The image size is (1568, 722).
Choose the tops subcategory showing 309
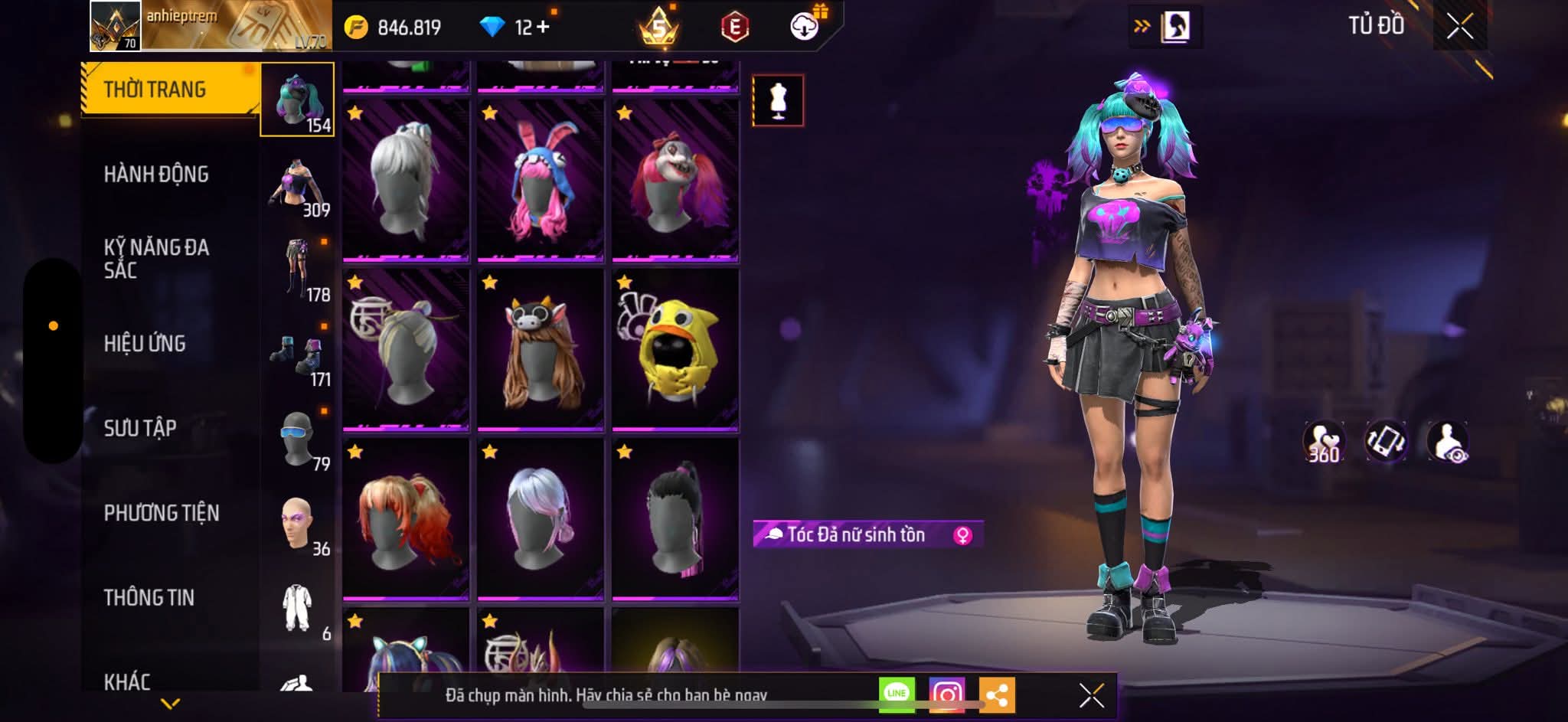point(298,188)
